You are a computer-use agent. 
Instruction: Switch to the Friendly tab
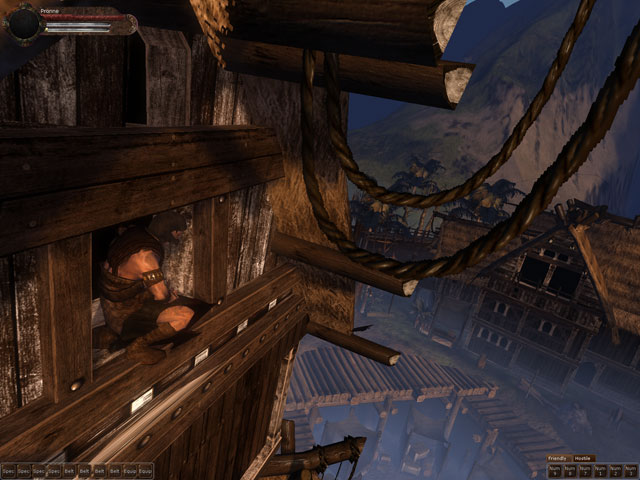558,458
